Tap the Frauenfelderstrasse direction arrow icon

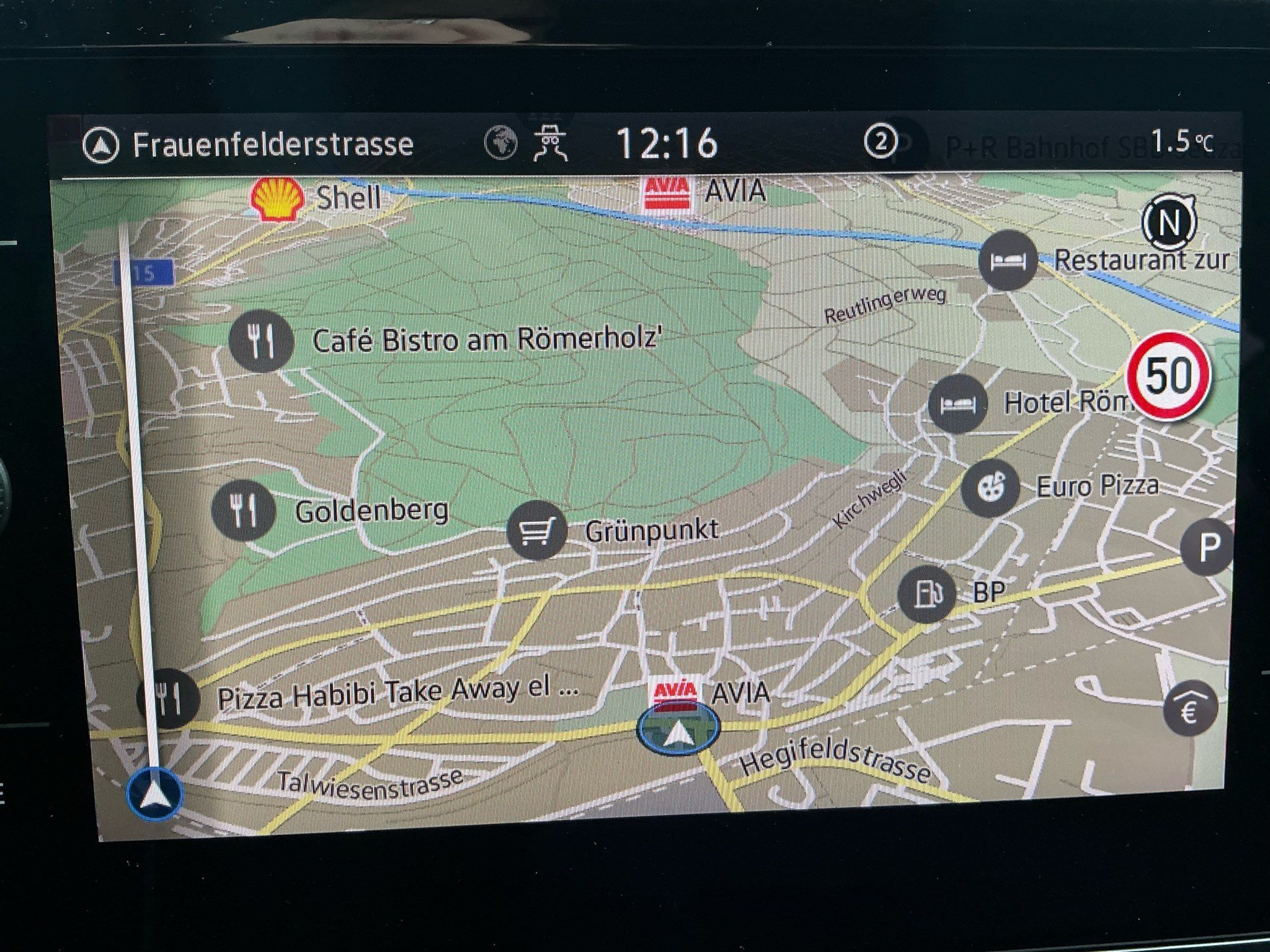pos(100,146)
